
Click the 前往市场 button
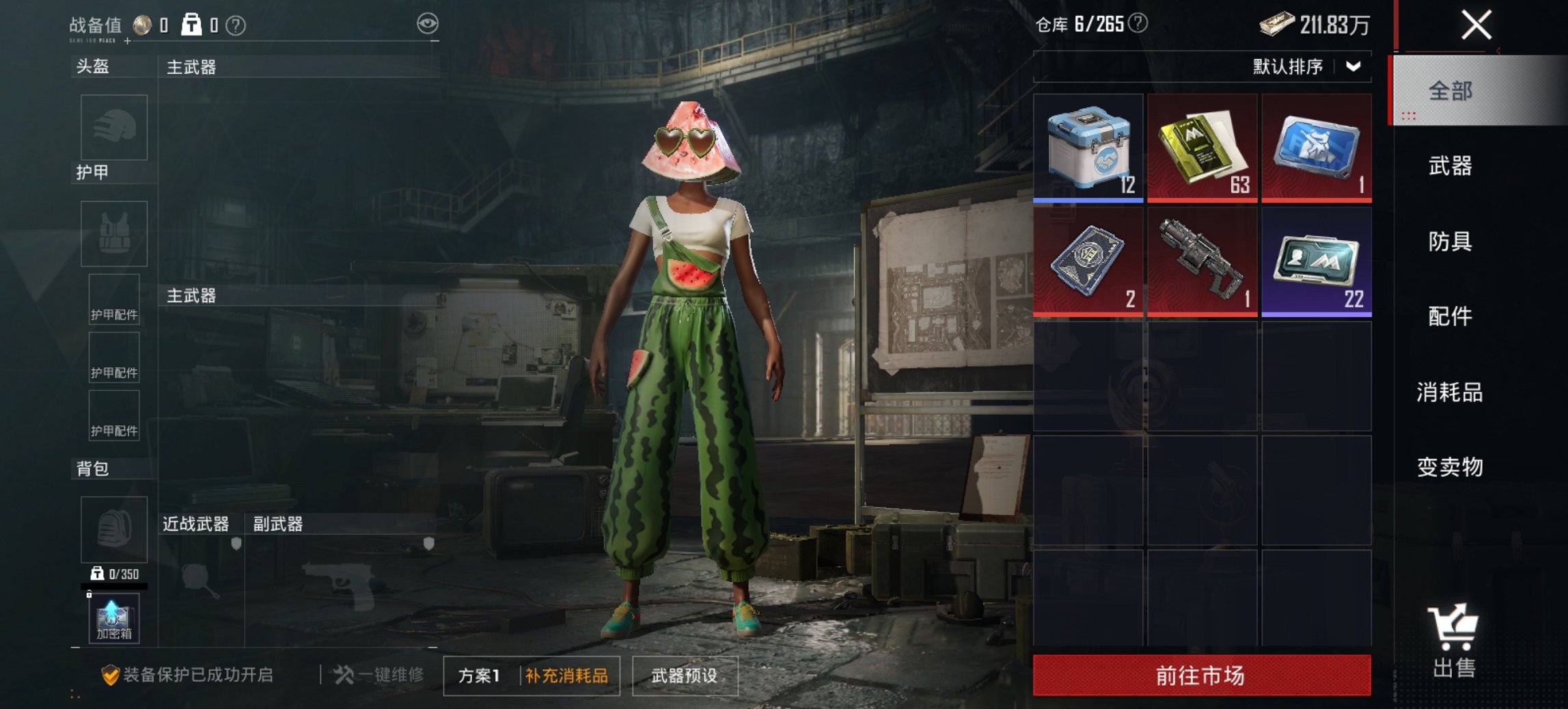click(x=1200, y=676)
